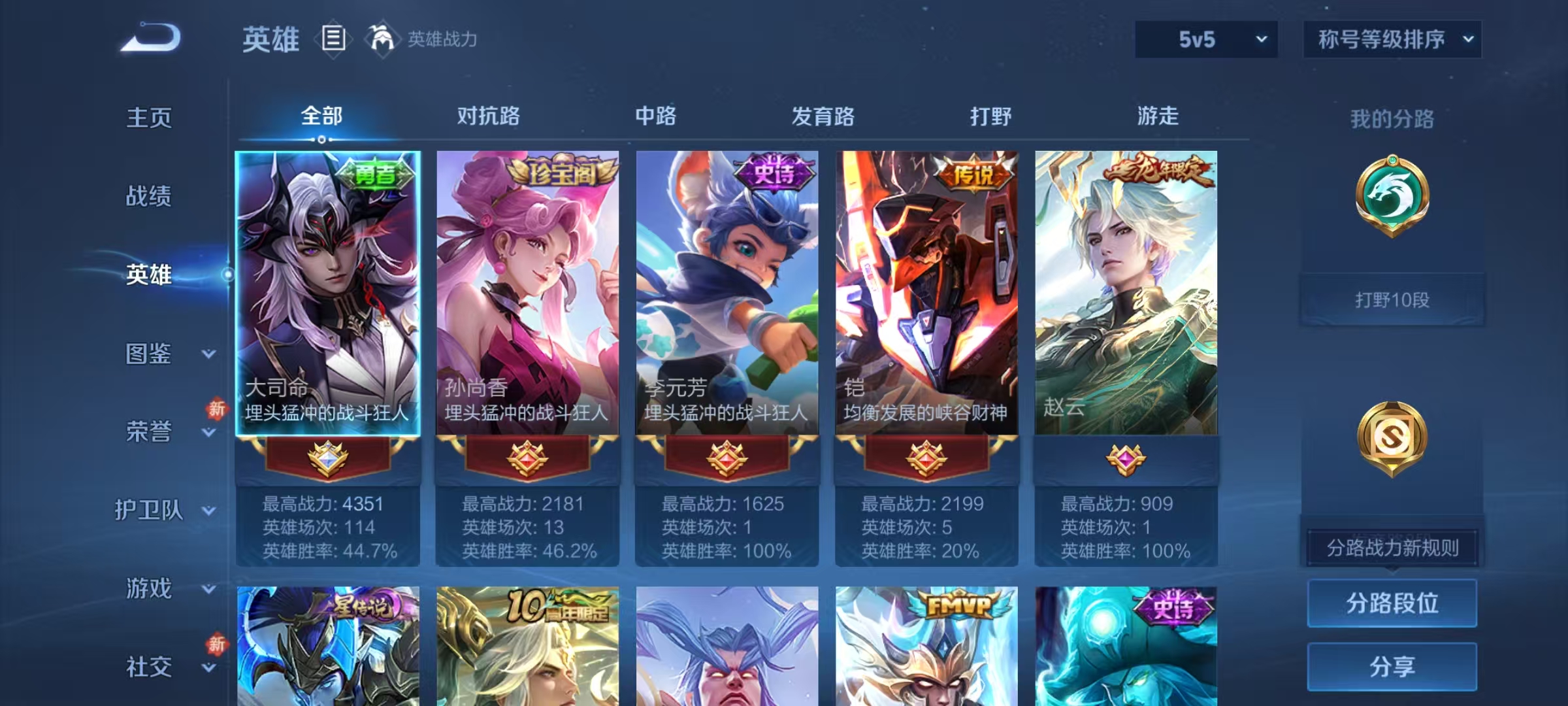Open the 5v5 mode dropdown
The image size is (1568, 706).
tap(1206, 39)
